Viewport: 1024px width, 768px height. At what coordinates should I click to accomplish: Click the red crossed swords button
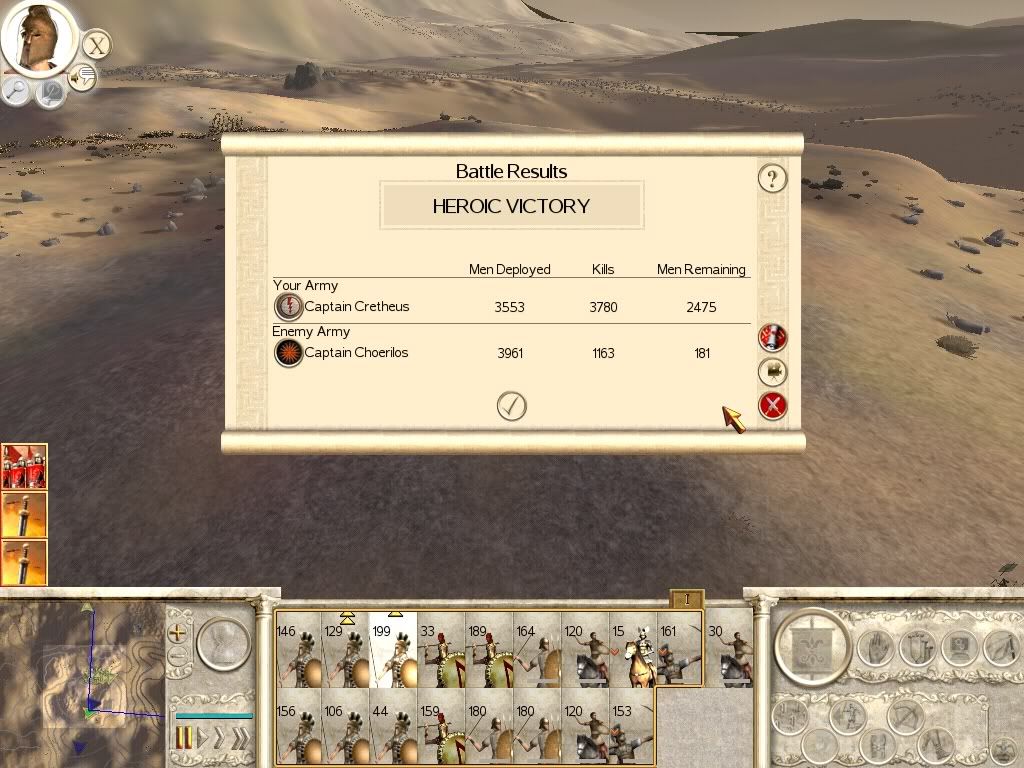(x=773, y=406)
